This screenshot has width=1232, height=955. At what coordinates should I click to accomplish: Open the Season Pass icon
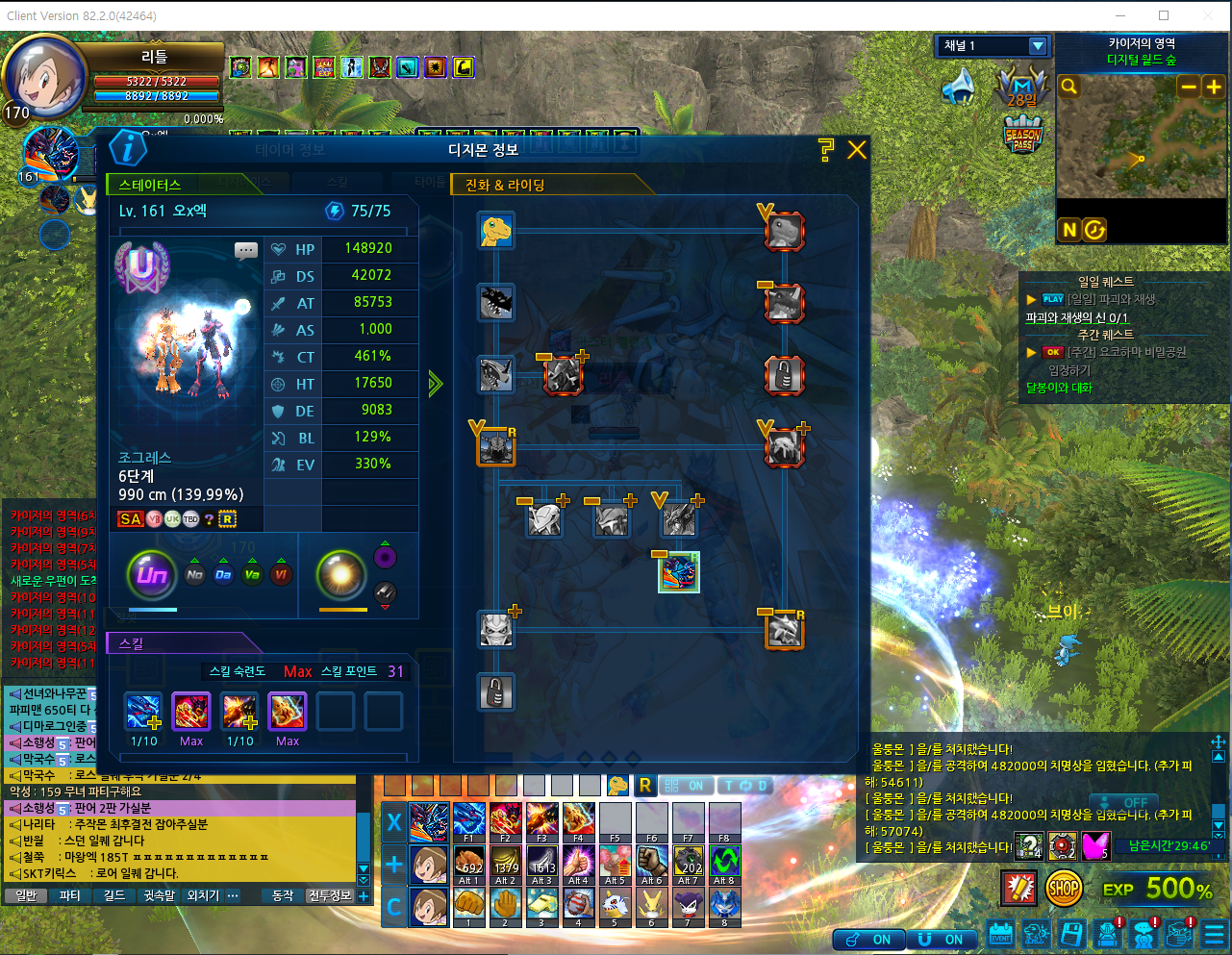click(x=1023, y=136)
